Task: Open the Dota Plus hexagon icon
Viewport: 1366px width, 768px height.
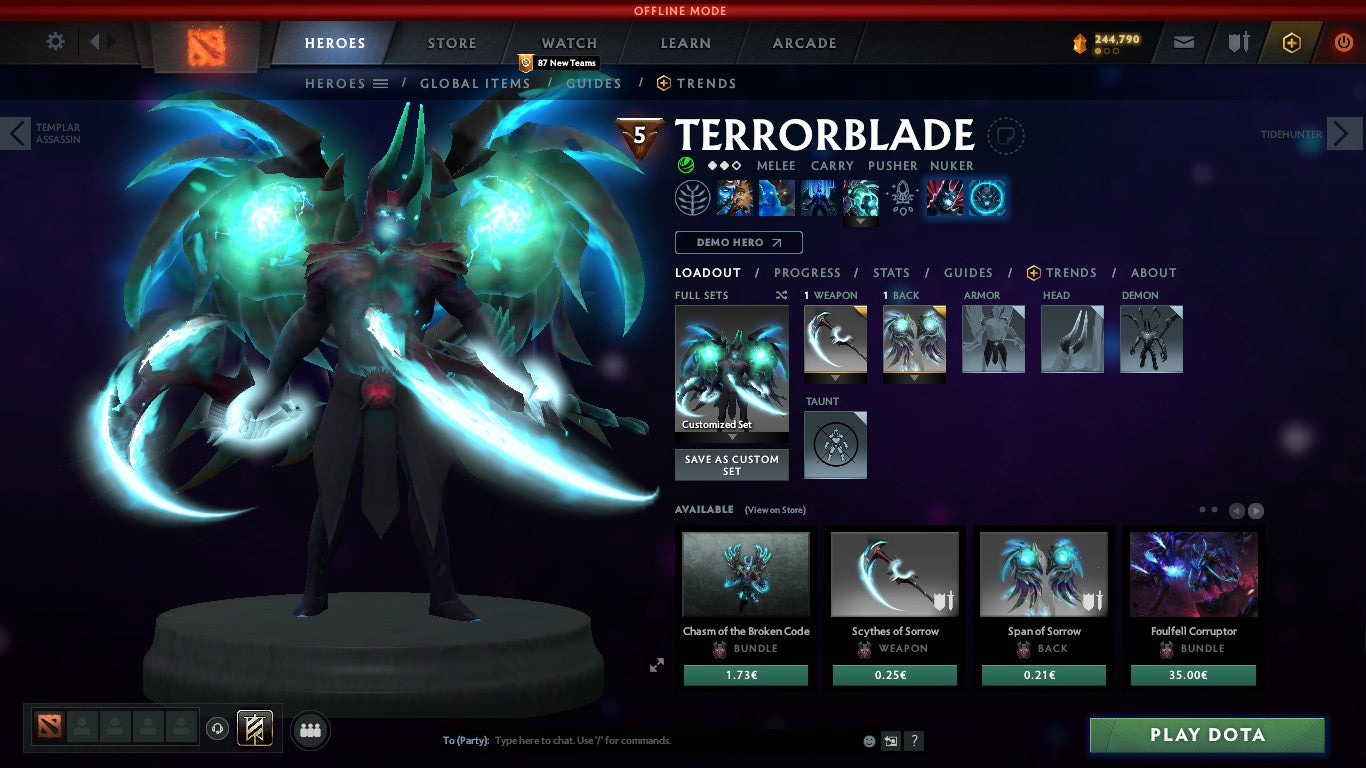Action: click(1290, 42)
